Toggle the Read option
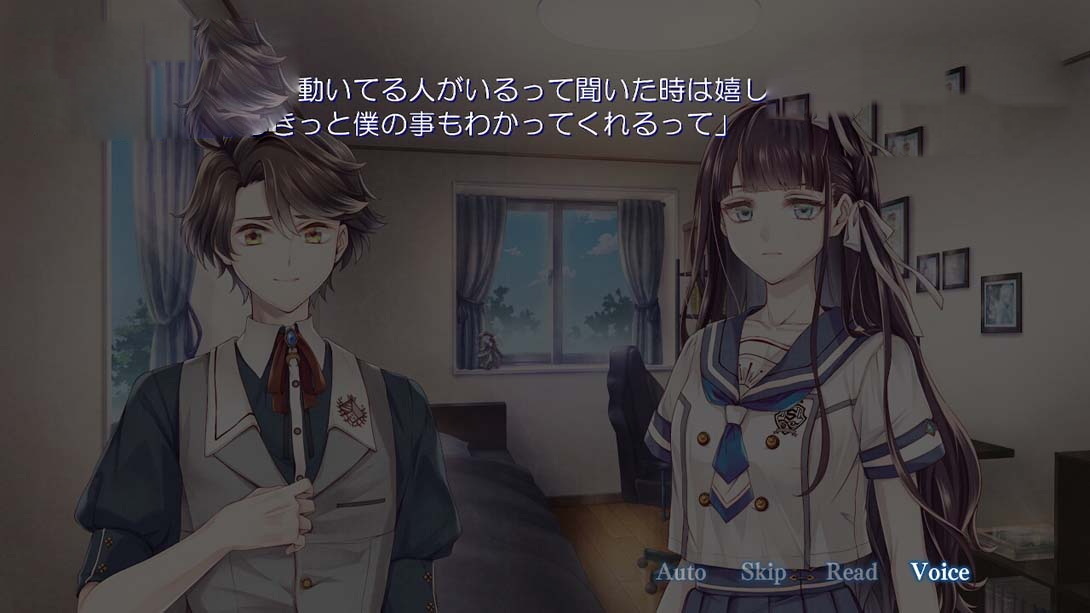Screen dimensions: 1090x613 pos(851,572)
